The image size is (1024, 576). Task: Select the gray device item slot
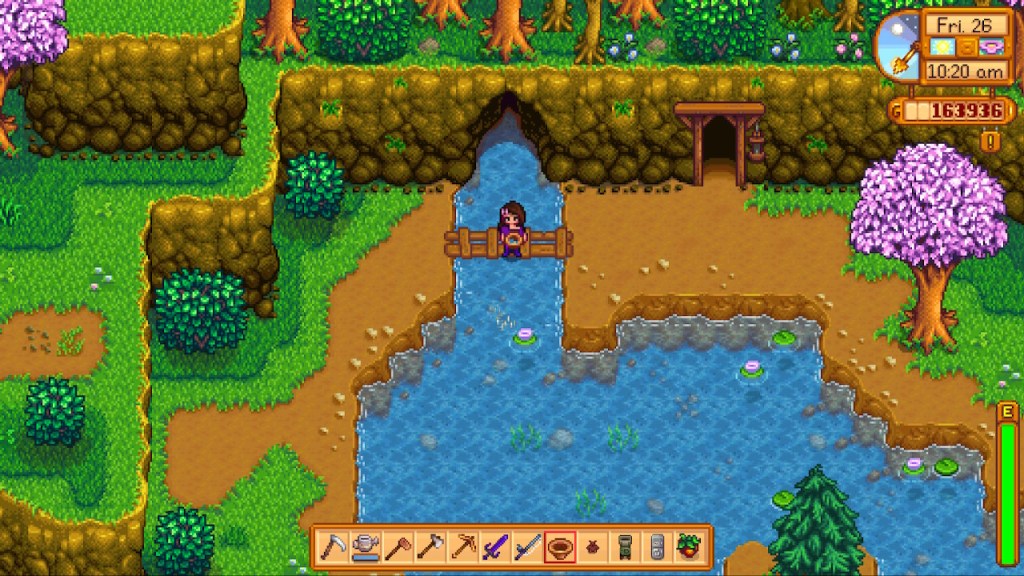point(656,547)
